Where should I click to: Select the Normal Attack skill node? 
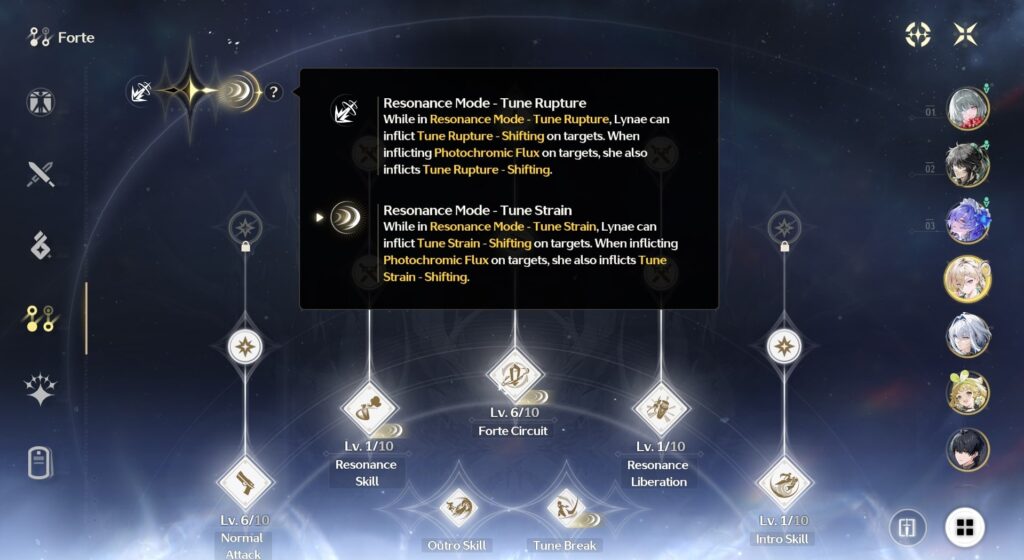click(x=244, y=482)
